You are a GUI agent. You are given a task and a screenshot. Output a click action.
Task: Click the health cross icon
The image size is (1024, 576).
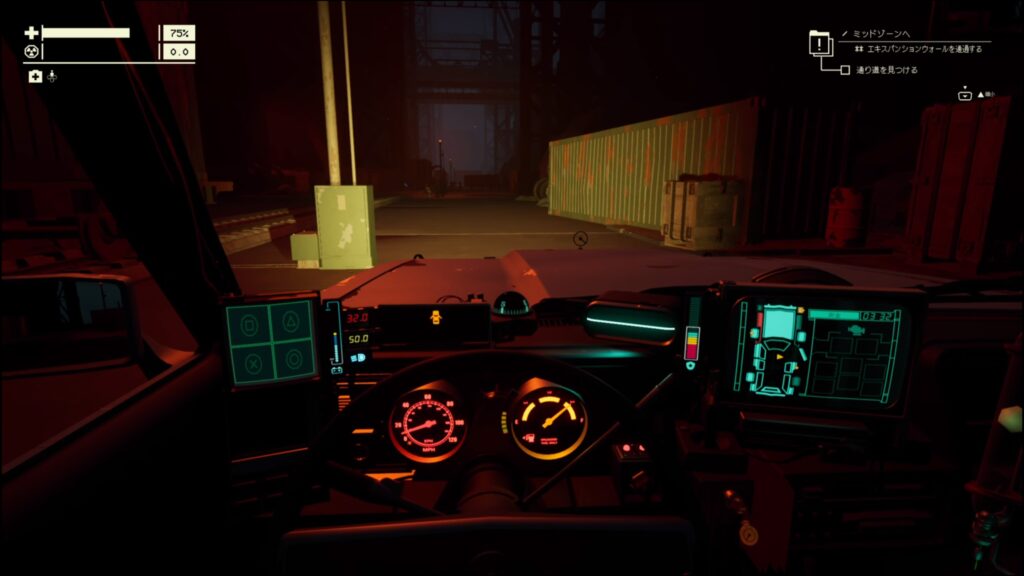point(31,33)
